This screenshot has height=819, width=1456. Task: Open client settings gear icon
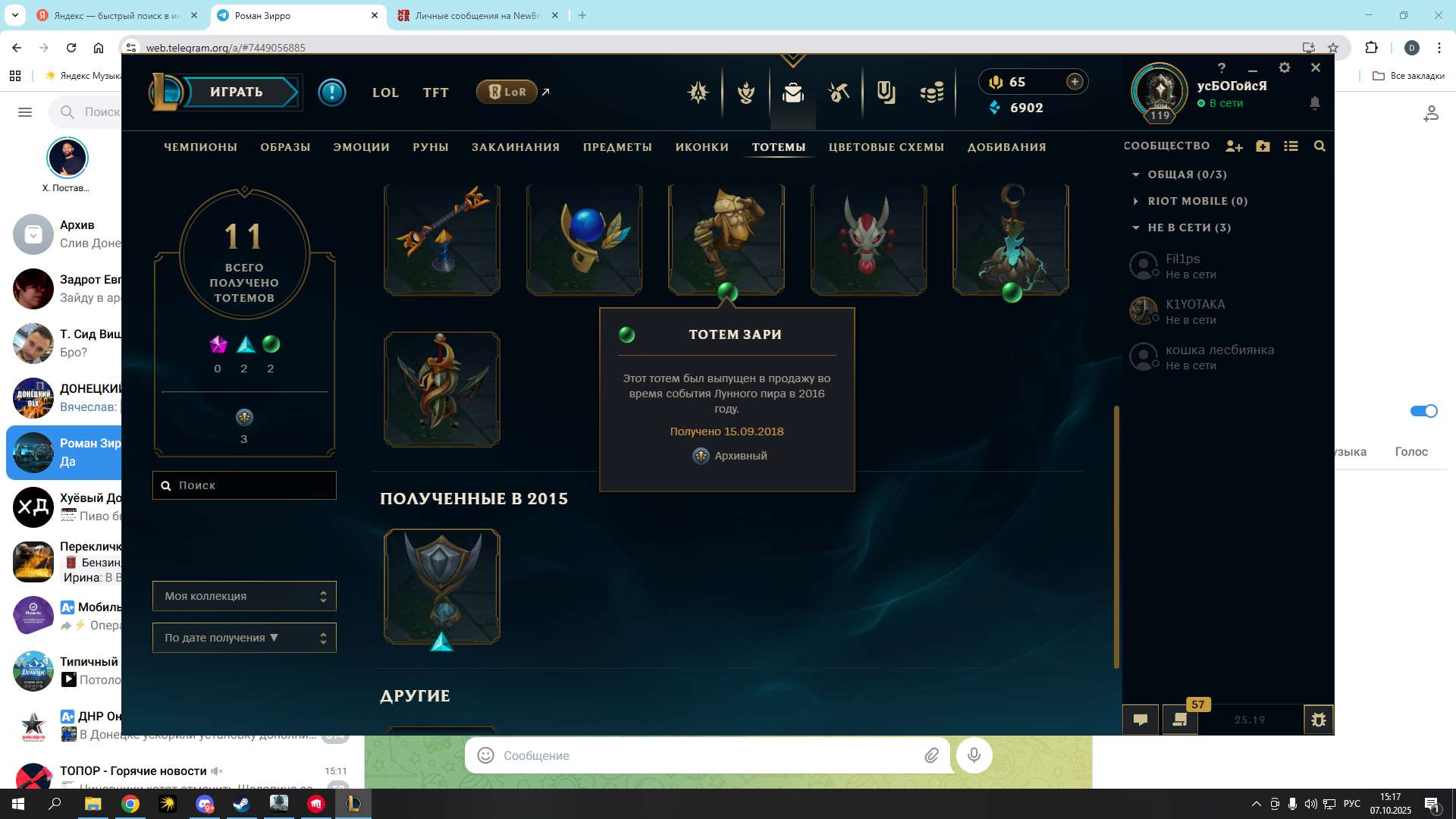point(1285,67)
